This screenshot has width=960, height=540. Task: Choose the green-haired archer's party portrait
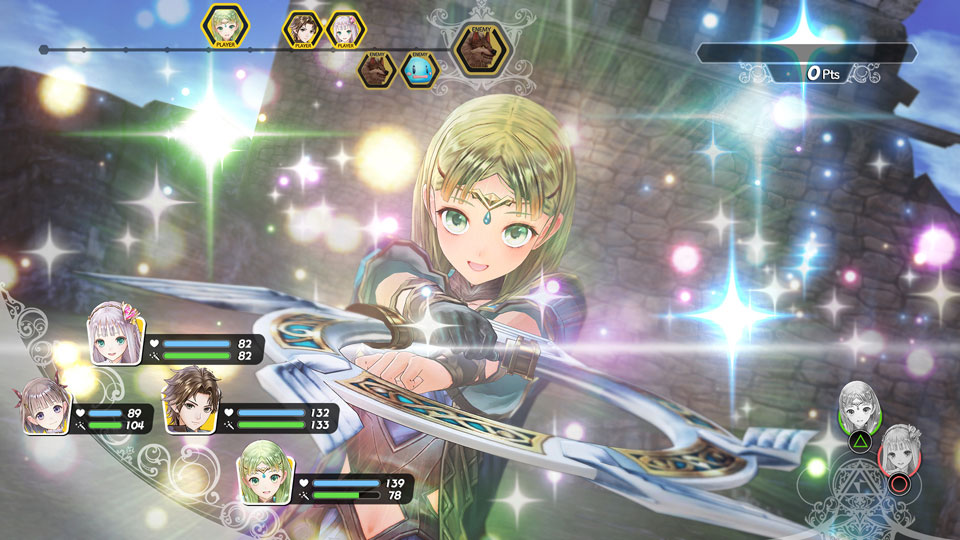pyautogui.click(x=264, y=471)
